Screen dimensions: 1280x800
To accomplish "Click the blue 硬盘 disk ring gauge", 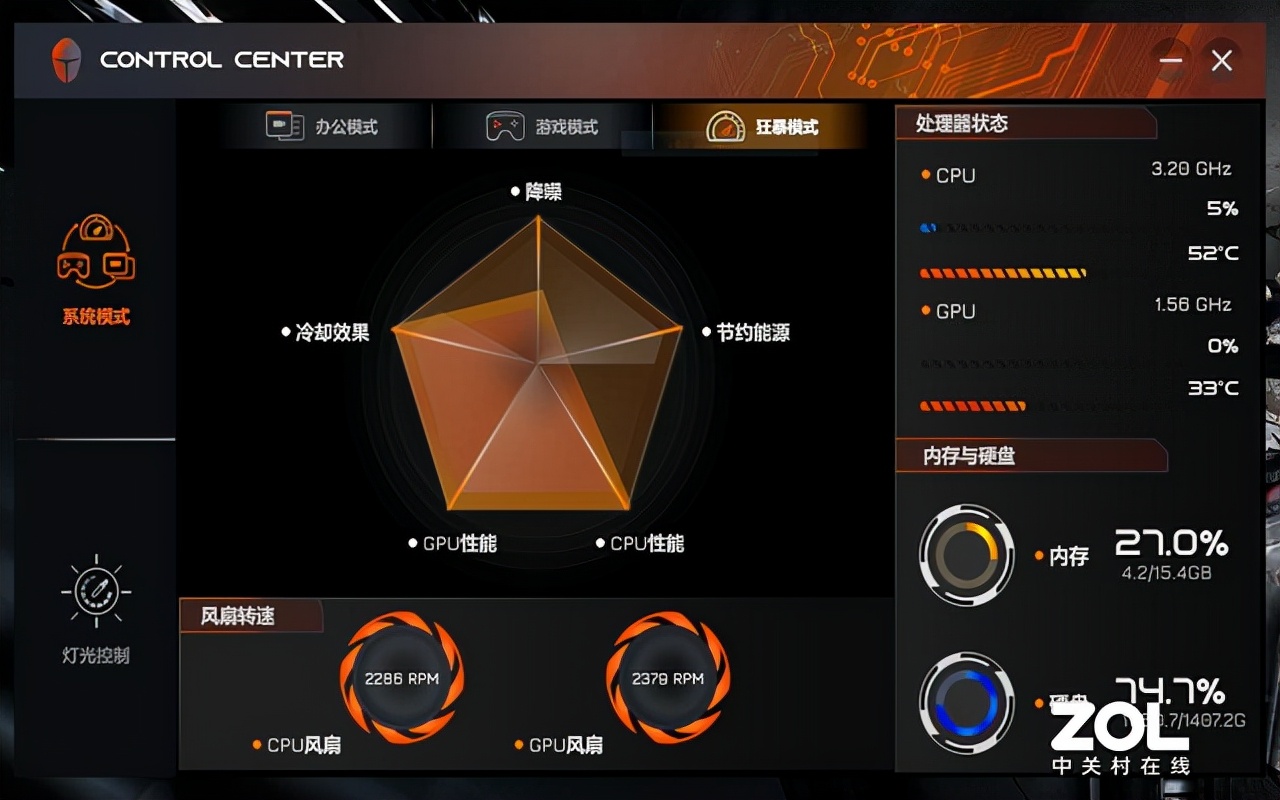I will click(966, 702).
